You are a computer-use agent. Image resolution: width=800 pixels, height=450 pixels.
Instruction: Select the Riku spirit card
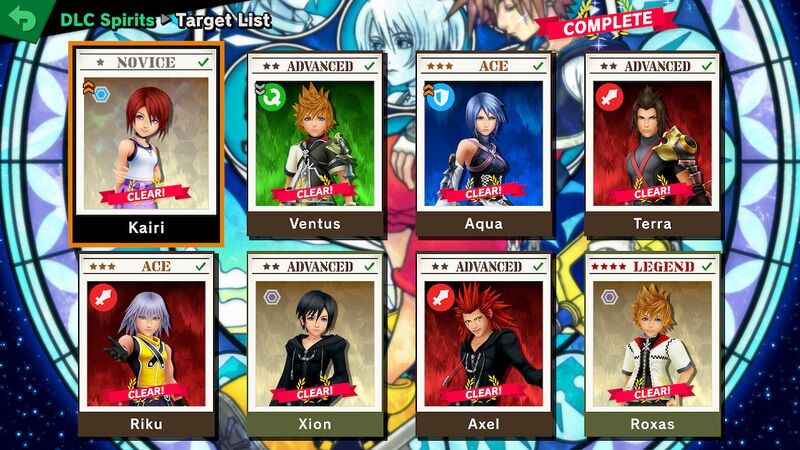[x=146, y=343]
